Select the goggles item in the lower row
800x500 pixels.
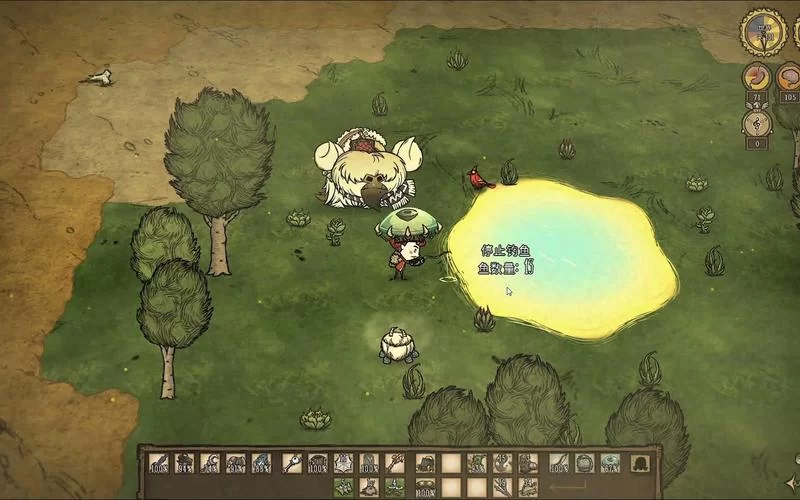click(425, 487)
